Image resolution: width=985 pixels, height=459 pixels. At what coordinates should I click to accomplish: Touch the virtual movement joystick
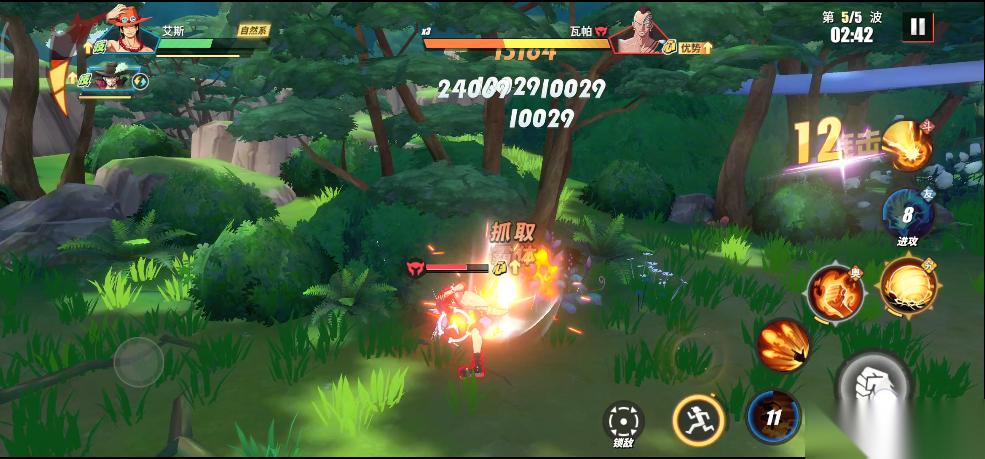pos(138,361)
